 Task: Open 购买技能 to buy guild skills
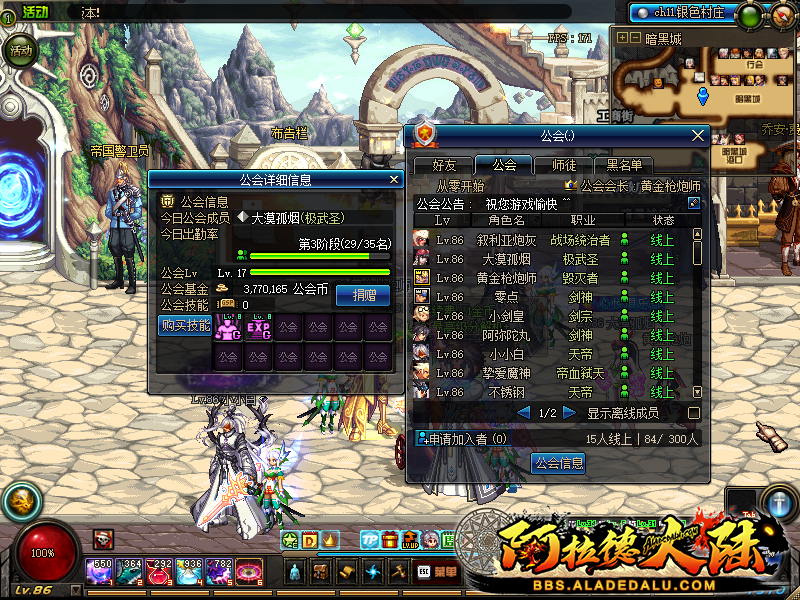(185, 325)
